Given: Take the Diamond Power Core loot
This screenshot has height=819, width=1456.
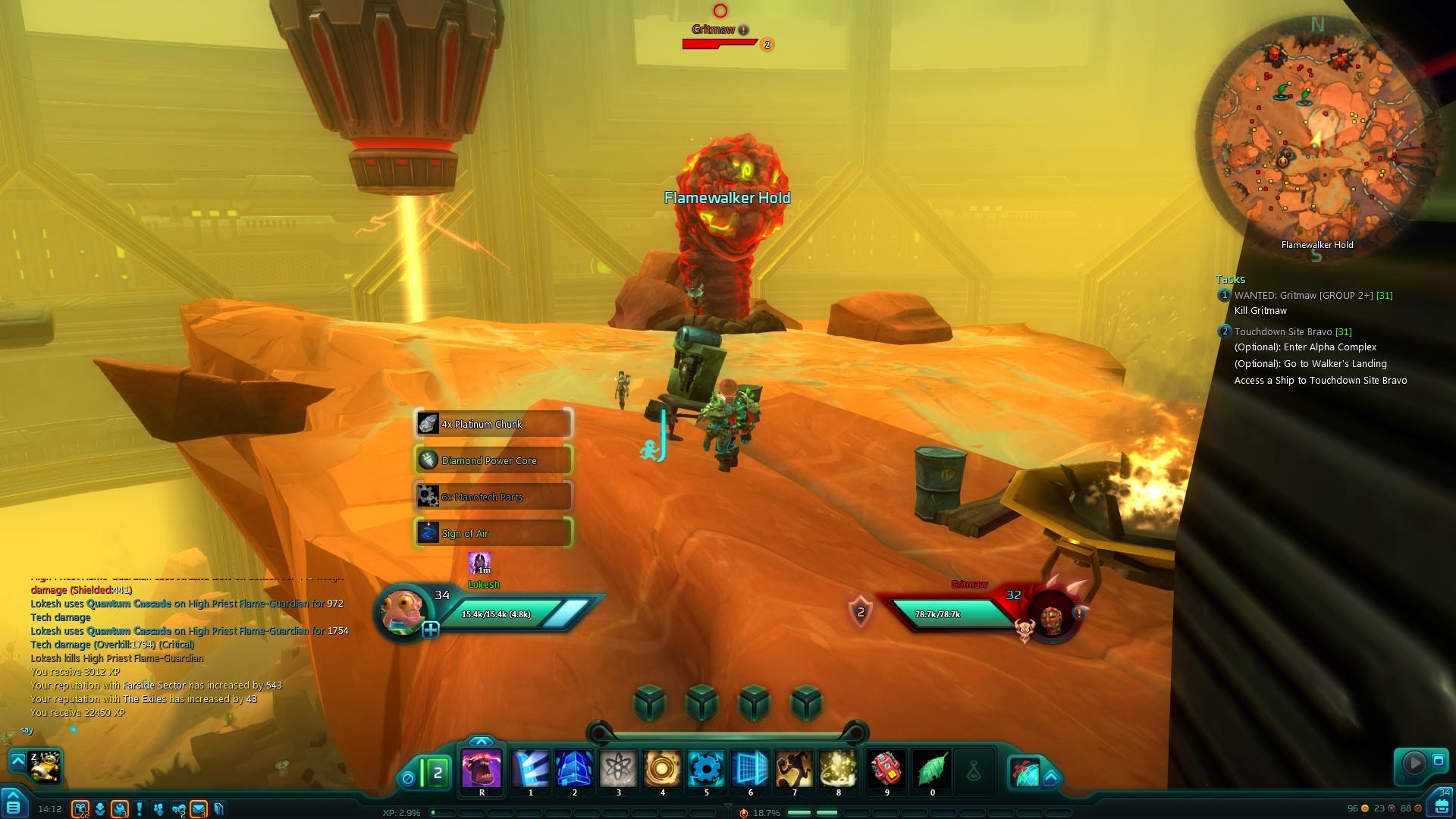Looking at the screenshot, I should tap(493, 460).
